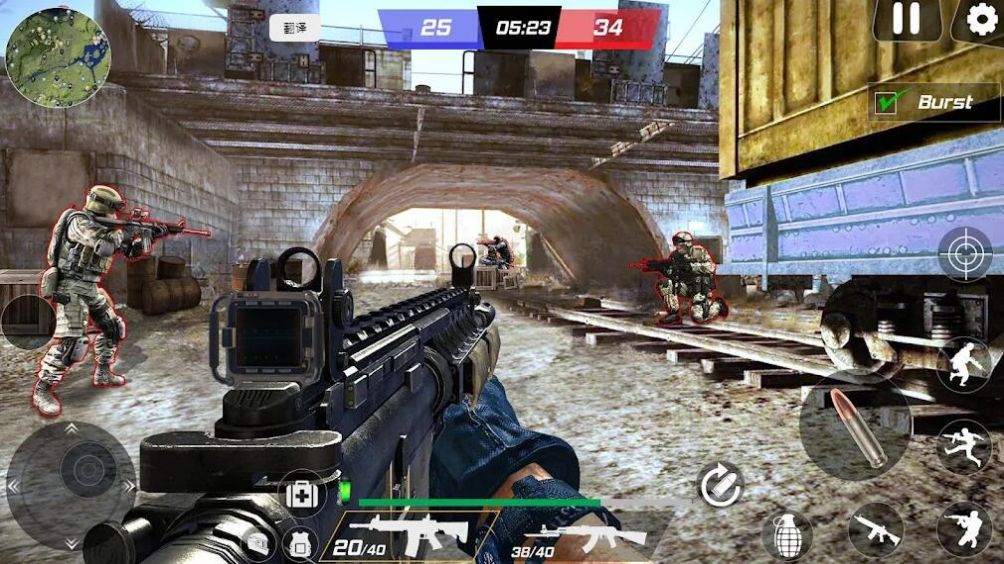This screenshot has height=564, width=1004.
Task: Open the backpack icon
Action: [x=299, y=544]
